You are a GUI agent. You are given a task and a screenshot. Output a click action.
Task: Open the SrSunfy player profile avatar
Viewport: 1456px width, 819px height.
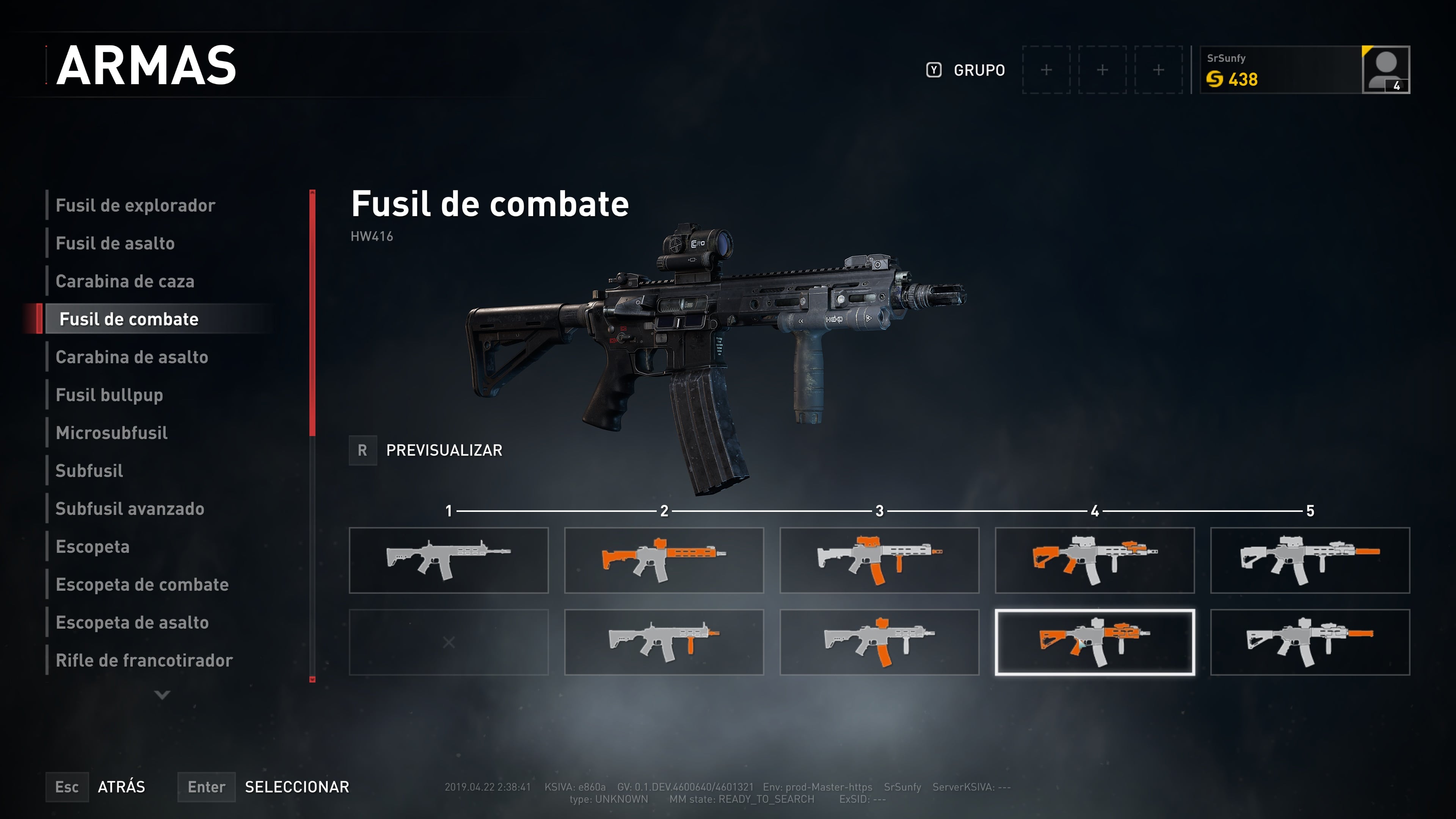(1385, 70)
